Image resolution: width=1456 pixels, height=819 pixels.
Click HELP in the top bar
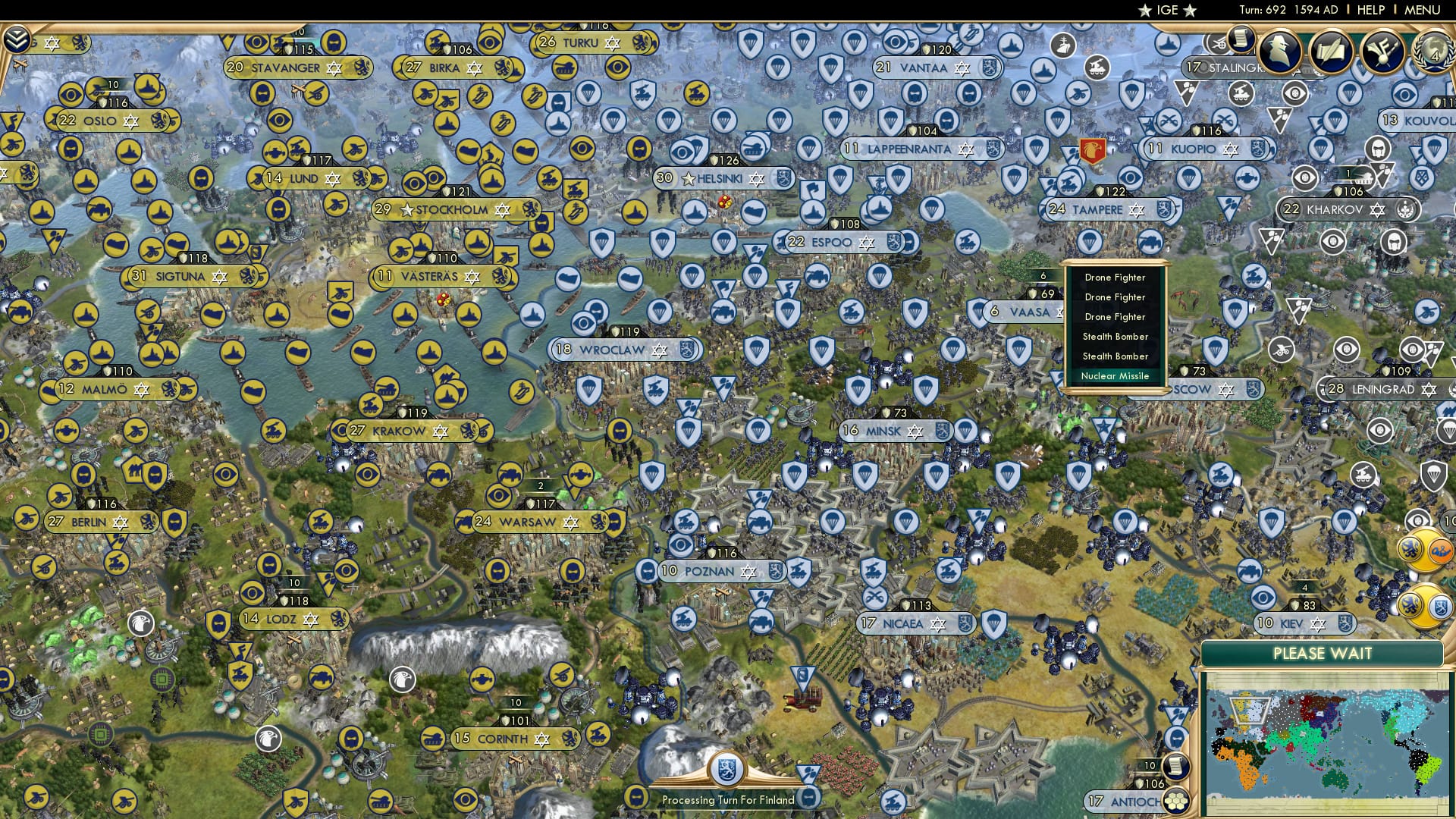coord(1370,10)
